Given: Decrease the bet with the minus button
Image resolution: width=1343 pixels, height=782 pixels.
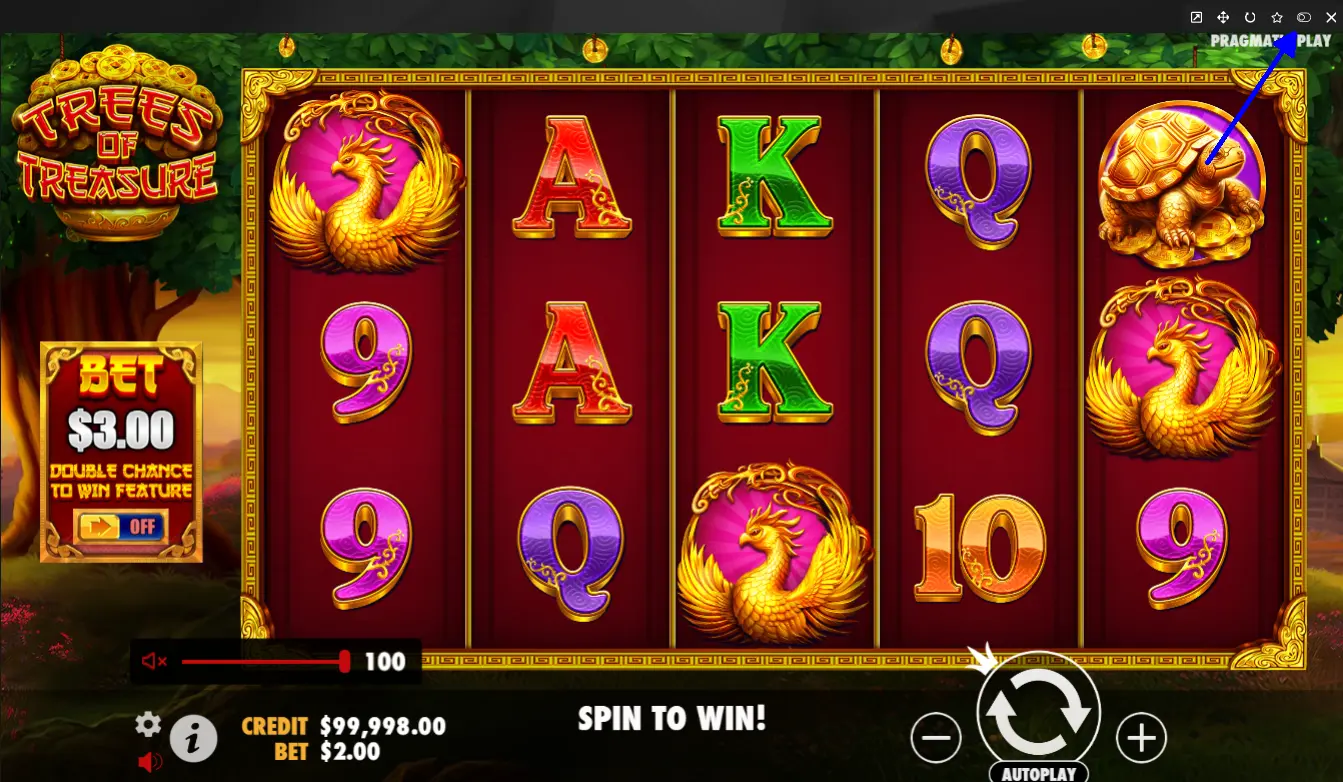Looking at the screenshot, I should (936, 739).
